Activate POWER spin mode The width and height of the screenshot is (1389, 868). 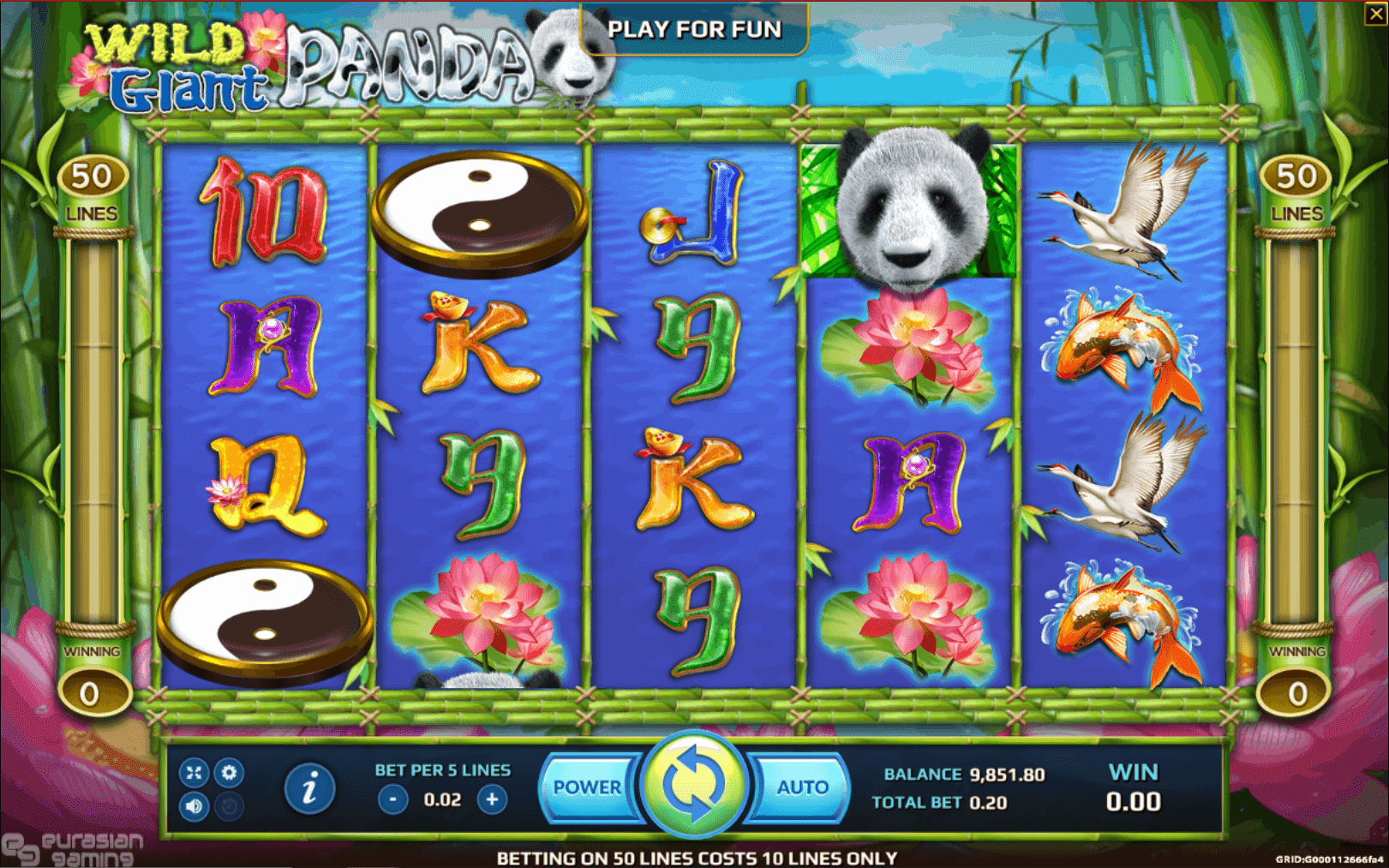click(x=589, y=787)
